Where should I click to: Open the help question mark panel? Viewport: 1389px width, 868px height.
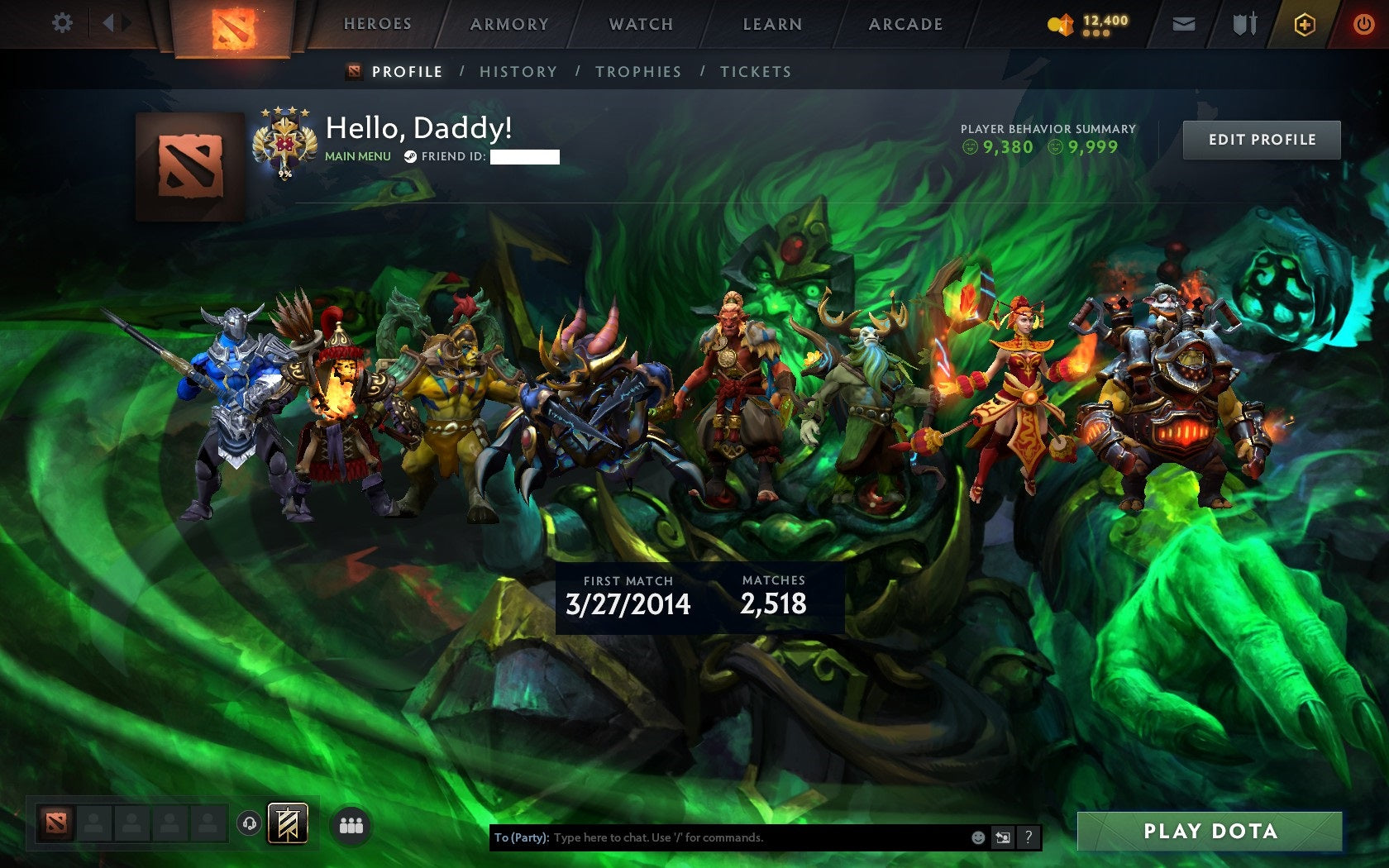1029,837
